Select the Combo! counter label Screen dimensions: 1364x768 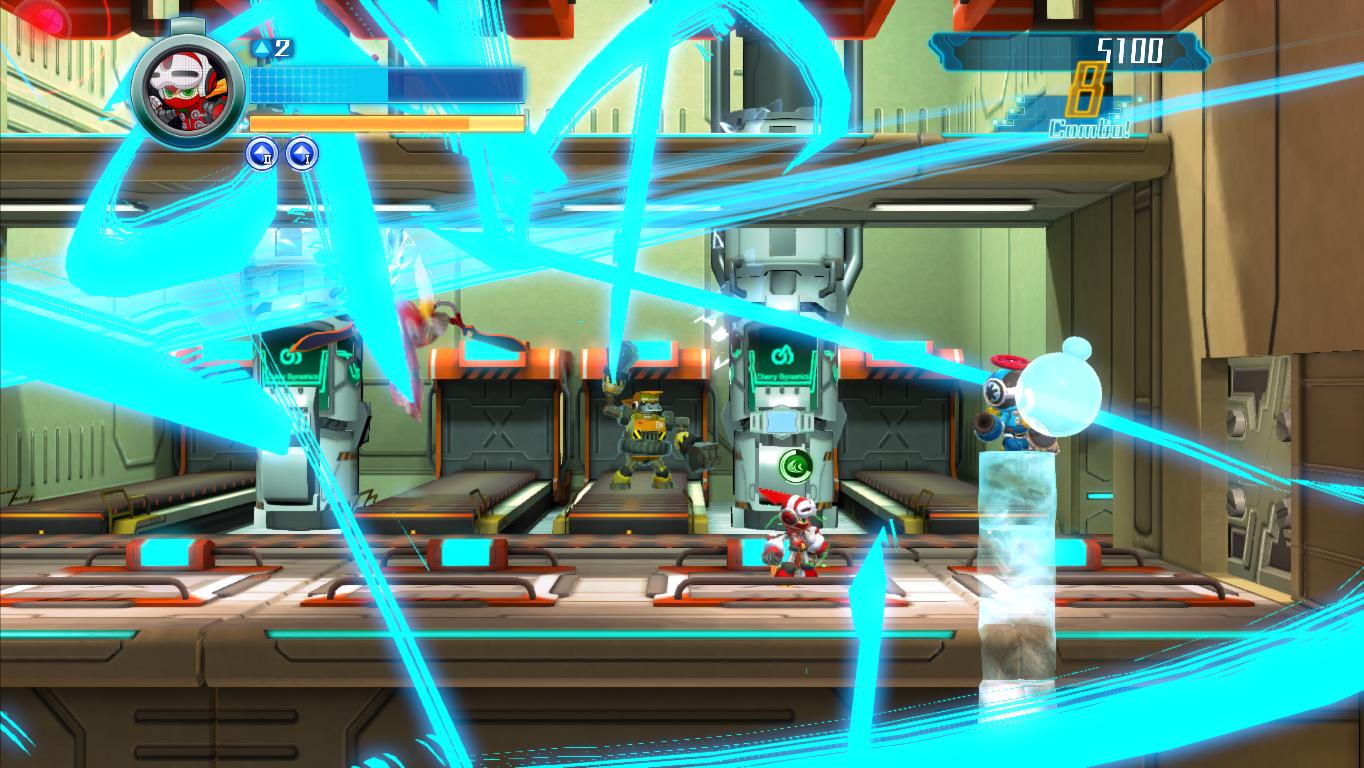pyautogui.click(x=1088, y=128)
